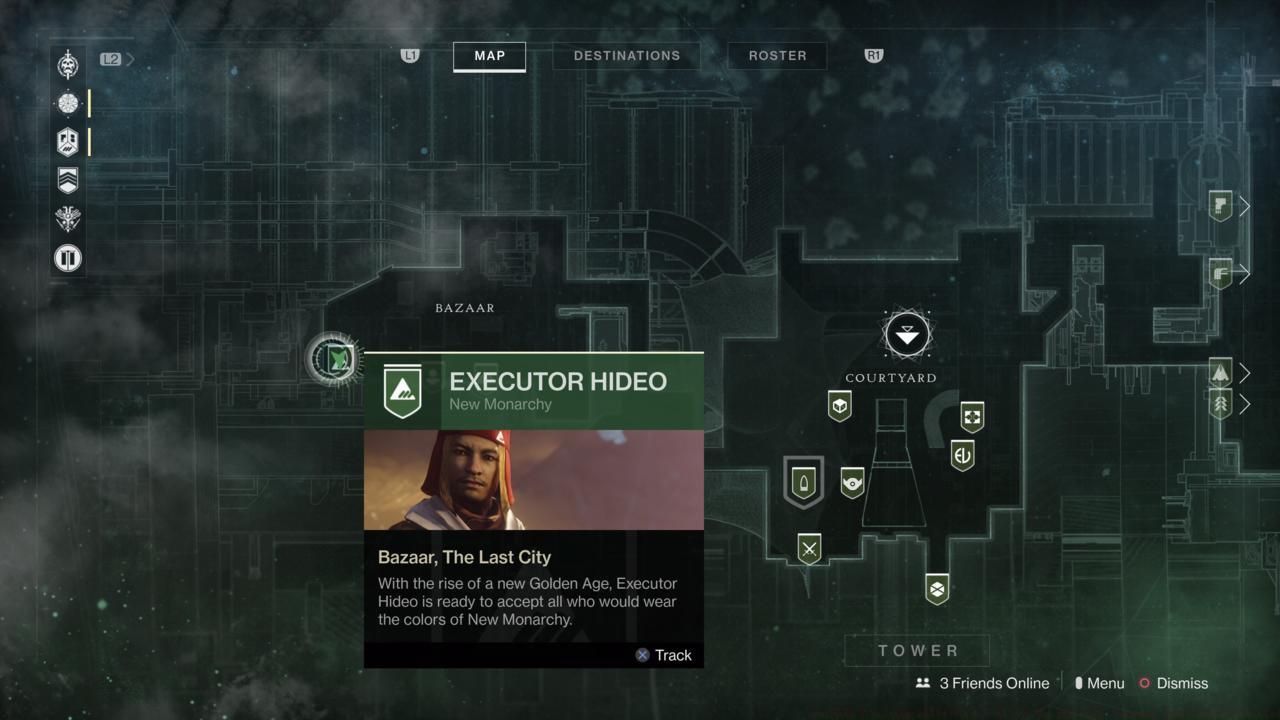Screen dimensions: 1280x720
Task: Open the snowflake event icon in the sidebar
Action: point(67,103)
